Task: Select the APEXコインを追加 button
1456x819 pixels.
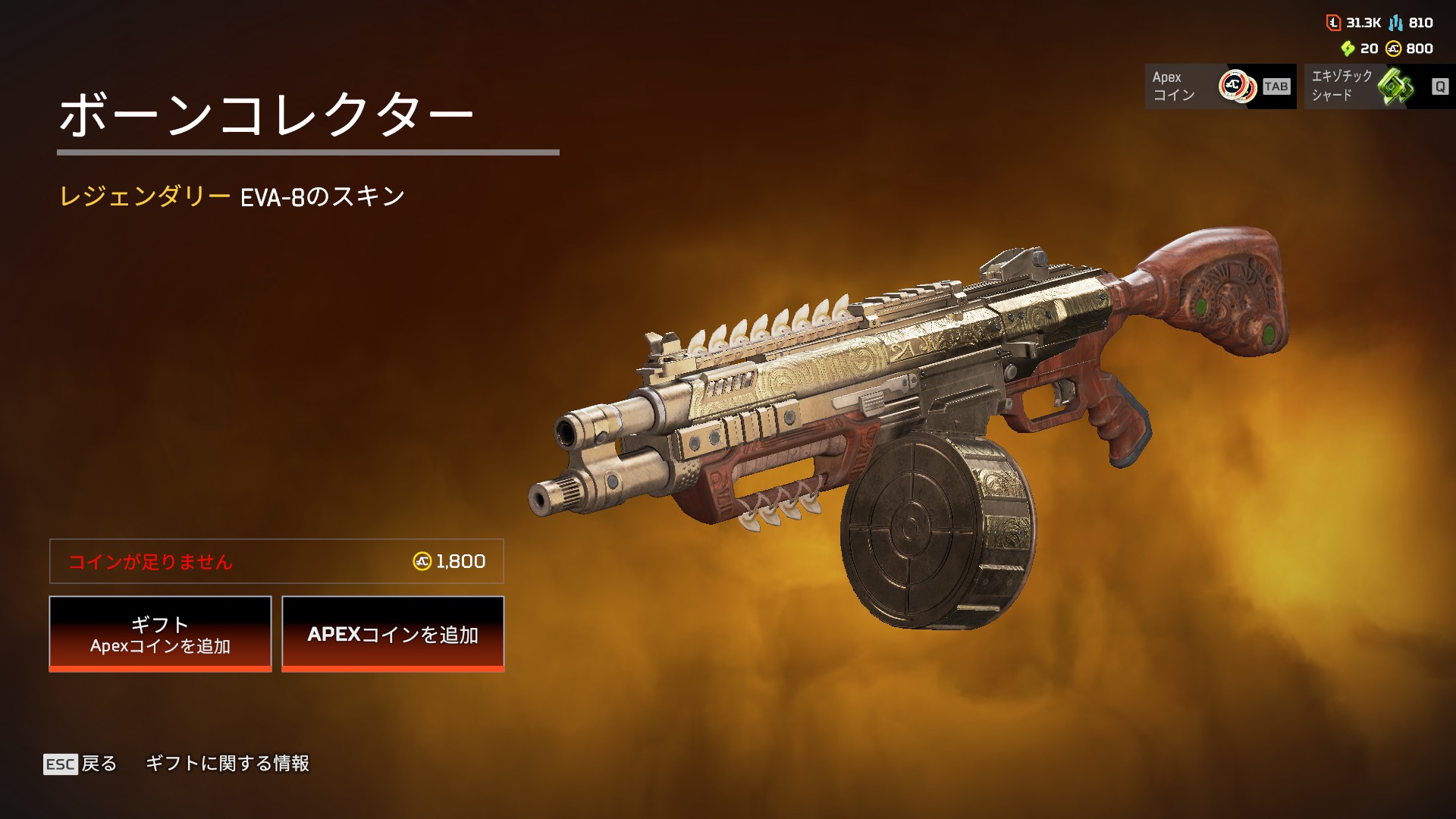Action: (393, 634)
